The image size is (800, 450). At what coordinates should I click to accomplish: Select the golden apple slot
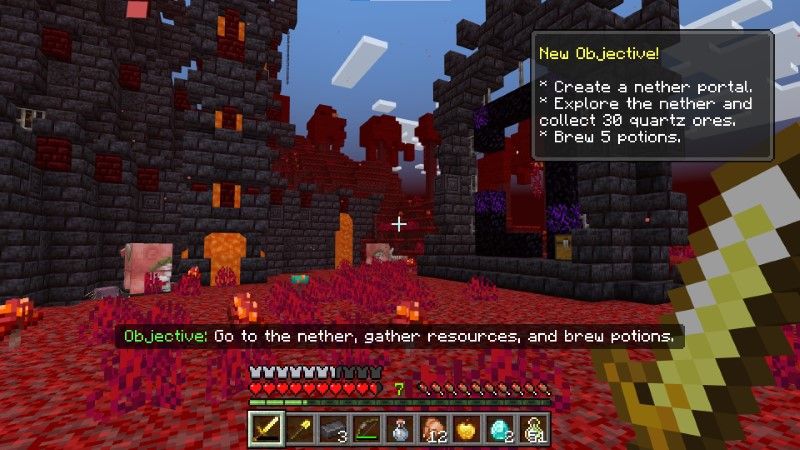[467, 429]
